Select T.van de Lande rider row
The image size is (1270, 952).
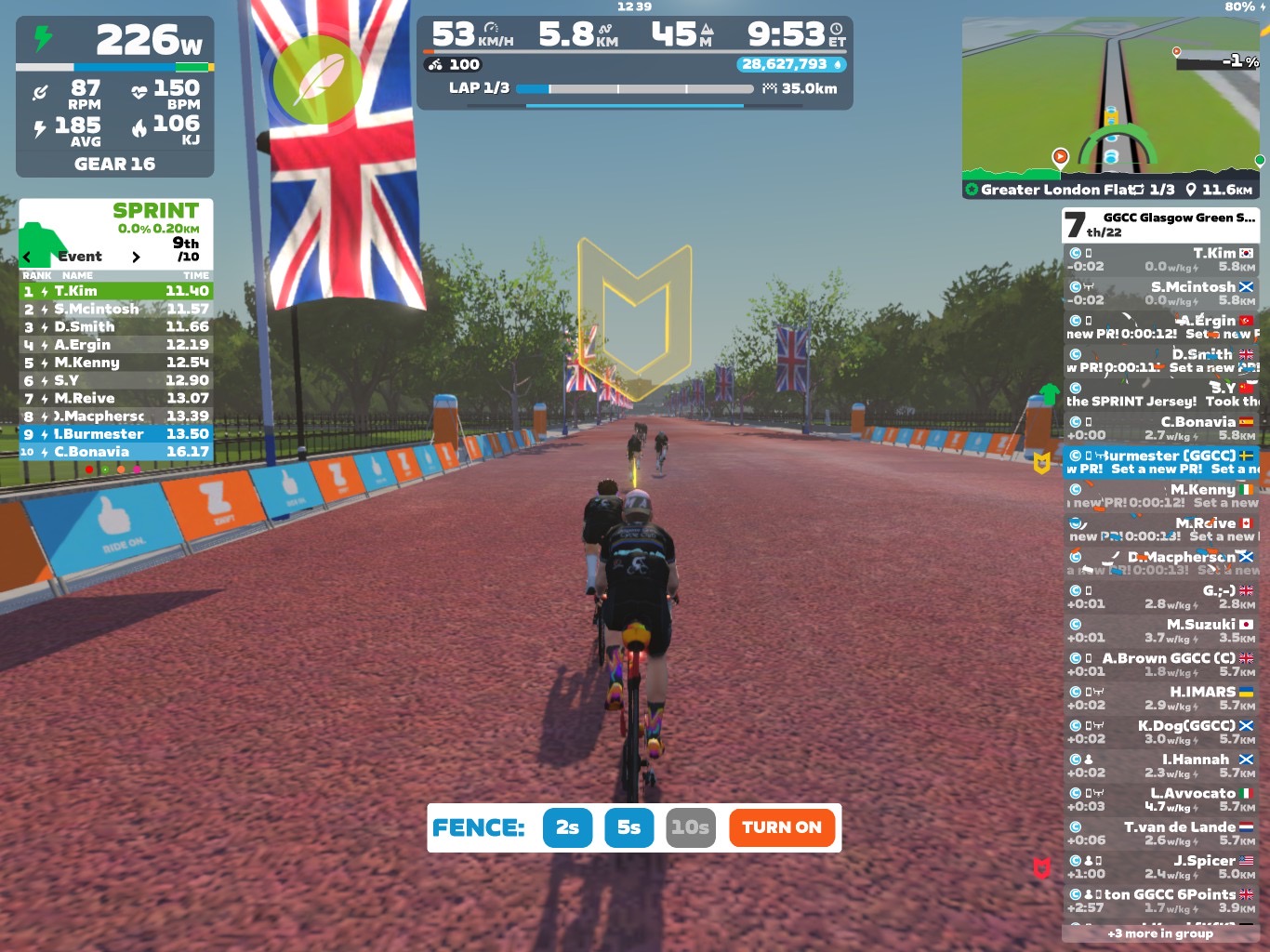(x=1160, y=833)
